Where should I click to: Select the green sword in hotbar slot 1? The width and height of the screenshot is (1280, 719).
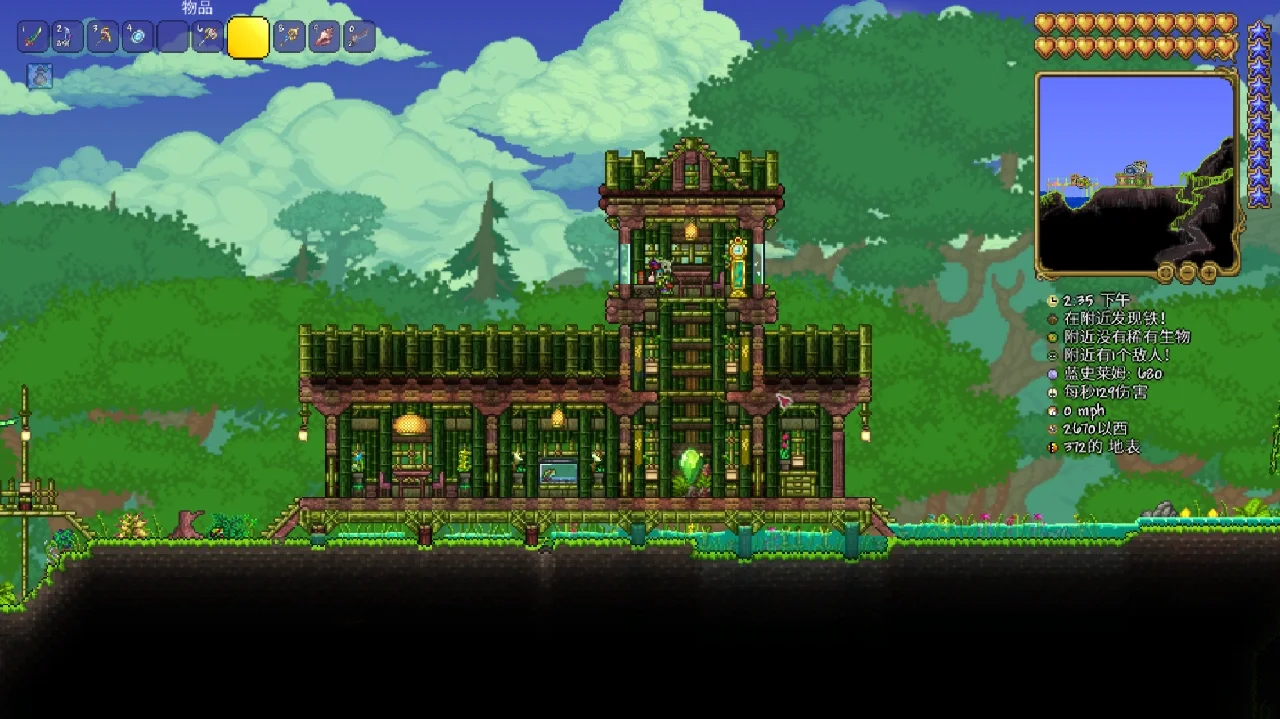tap(32, 37)
